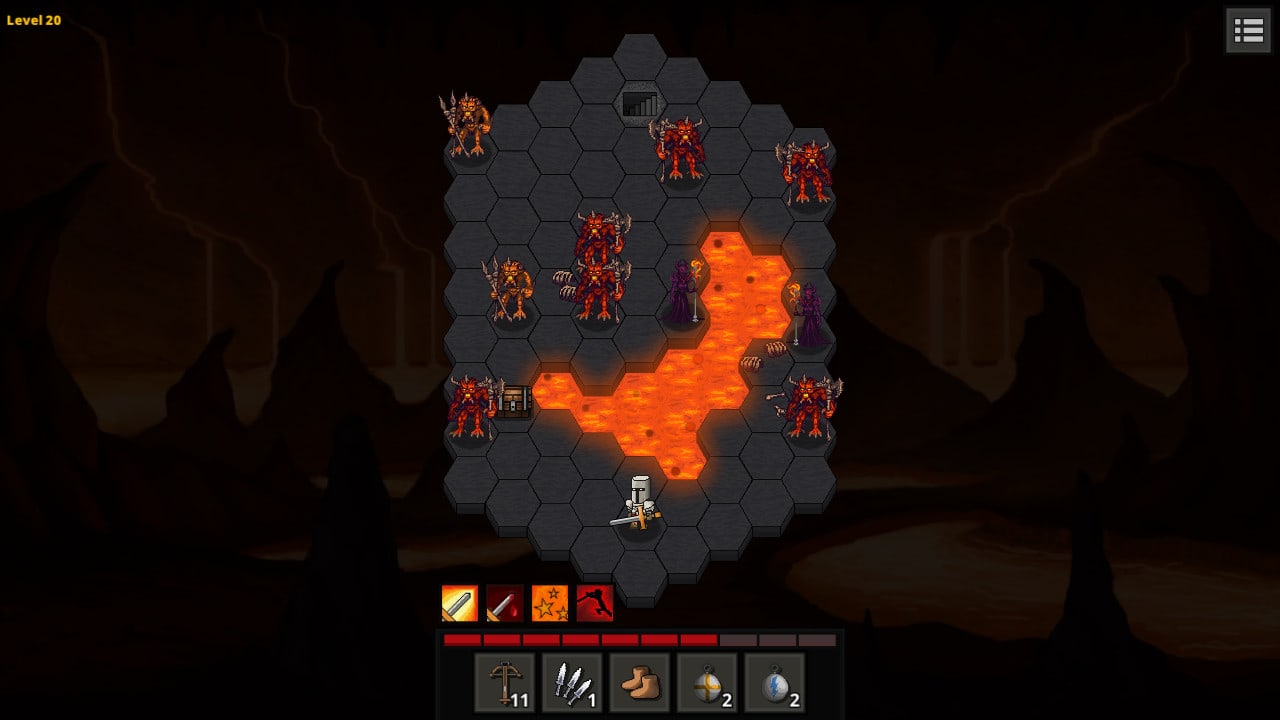Viewport: 1280px width, 720px height.
Task: Select the hex tile with the knight
Action: (x=640, y=505)
